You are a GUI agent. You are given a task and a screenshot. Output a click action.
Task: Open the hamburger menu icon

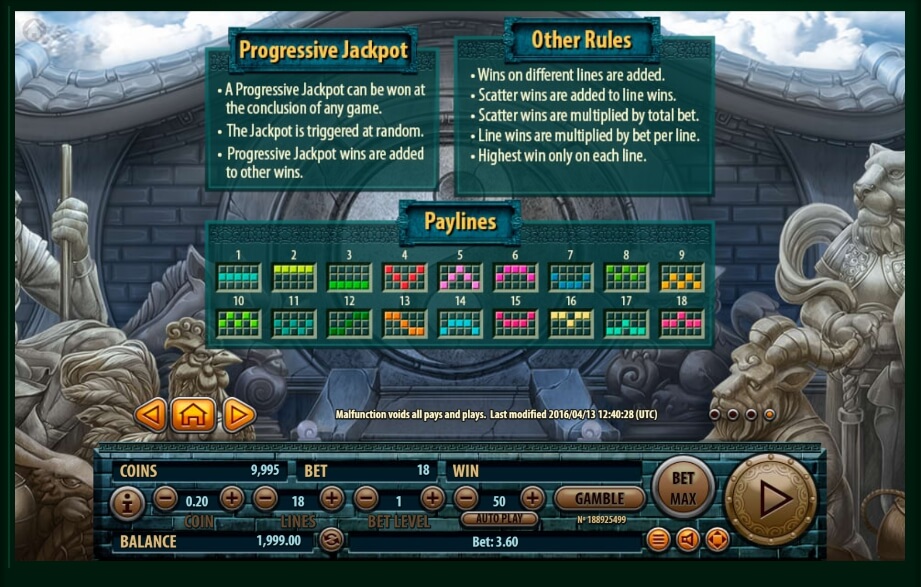tap(658, 540)
